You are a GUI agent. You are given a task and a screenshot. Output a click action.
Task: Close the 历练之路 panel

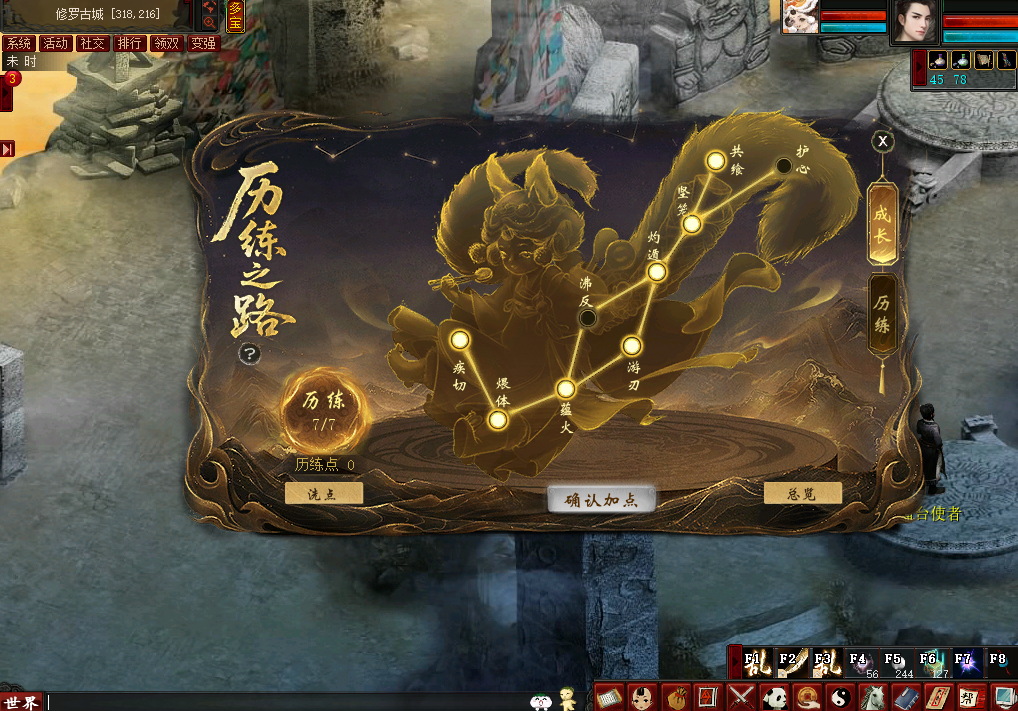882,141
